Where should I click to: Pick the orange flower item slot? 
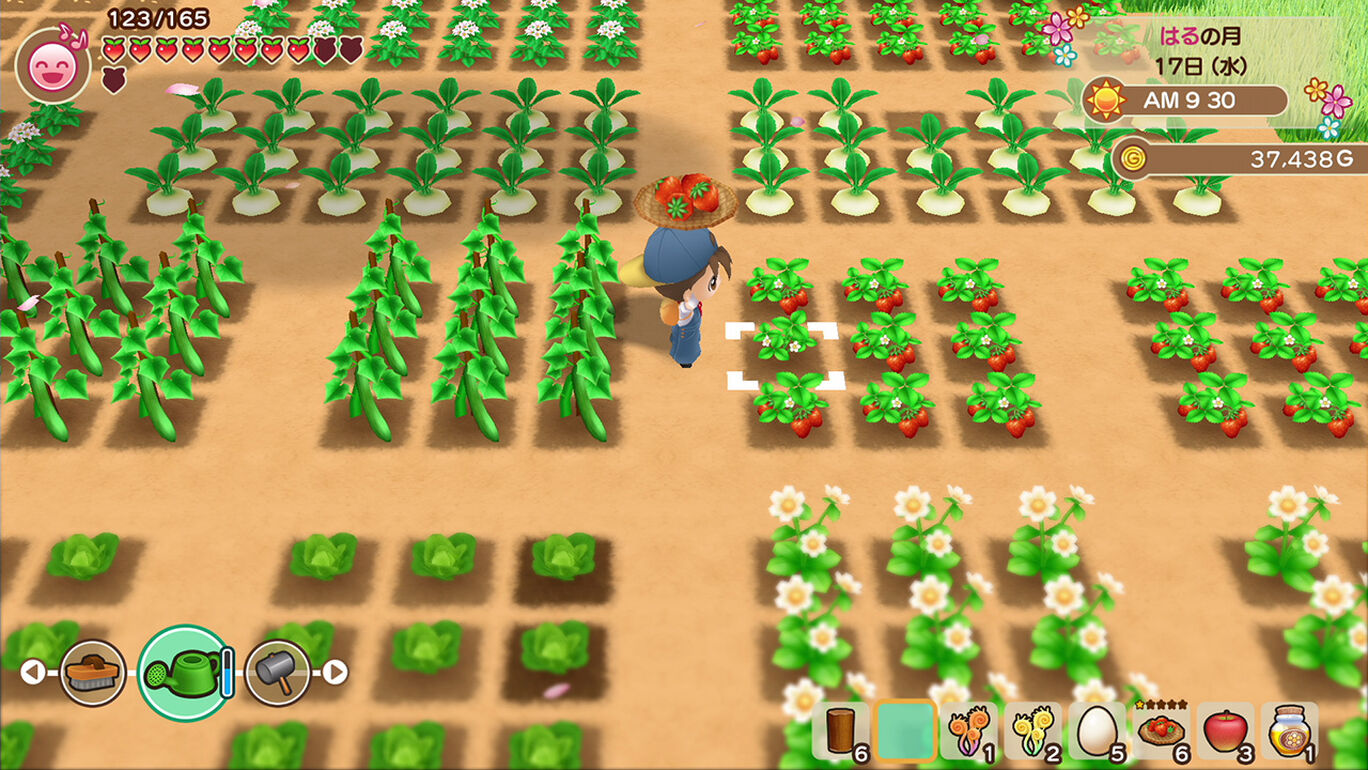pos(968,730)
